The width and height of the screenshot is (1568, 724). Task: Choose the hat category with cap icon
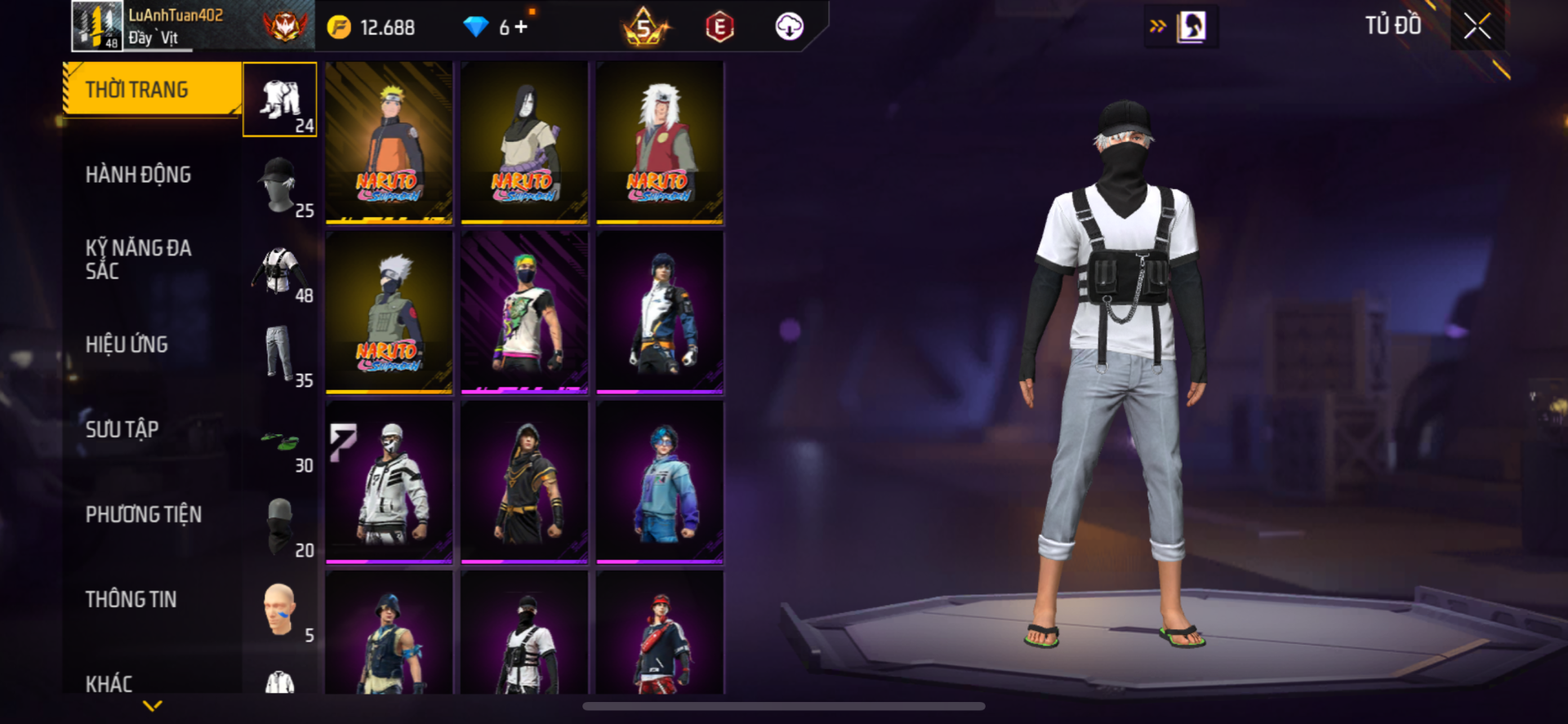280,184
